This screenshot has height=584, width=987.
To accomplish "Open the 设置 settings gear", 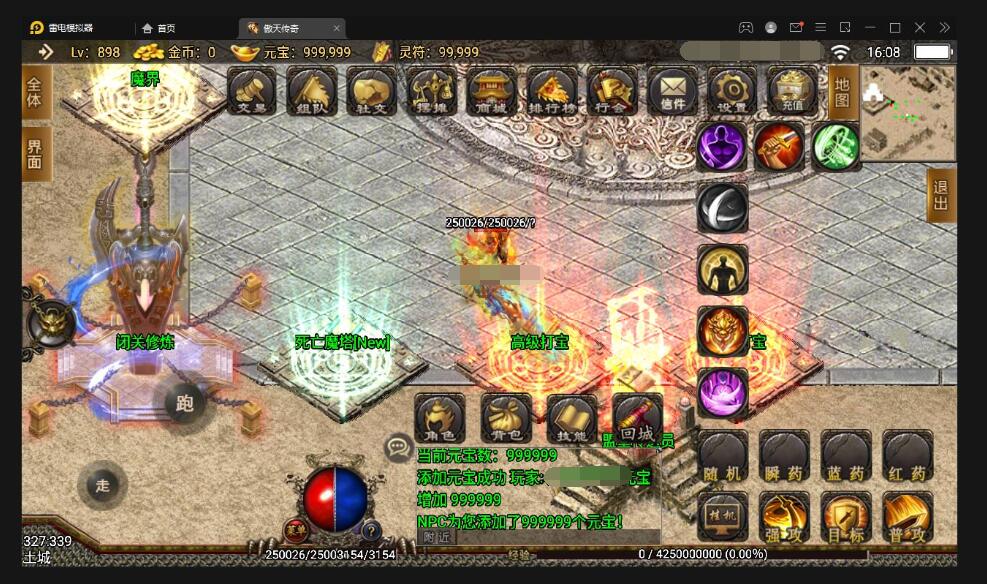I will coord(732,91).
